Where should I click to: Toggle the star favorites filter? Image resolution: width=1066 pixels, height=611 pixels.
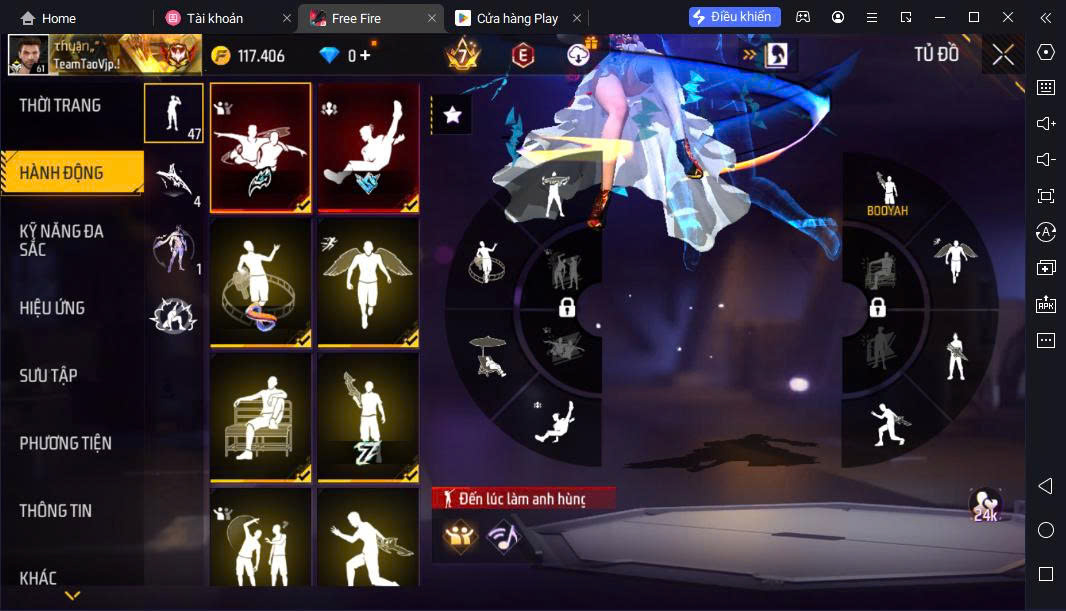(452, 115)
